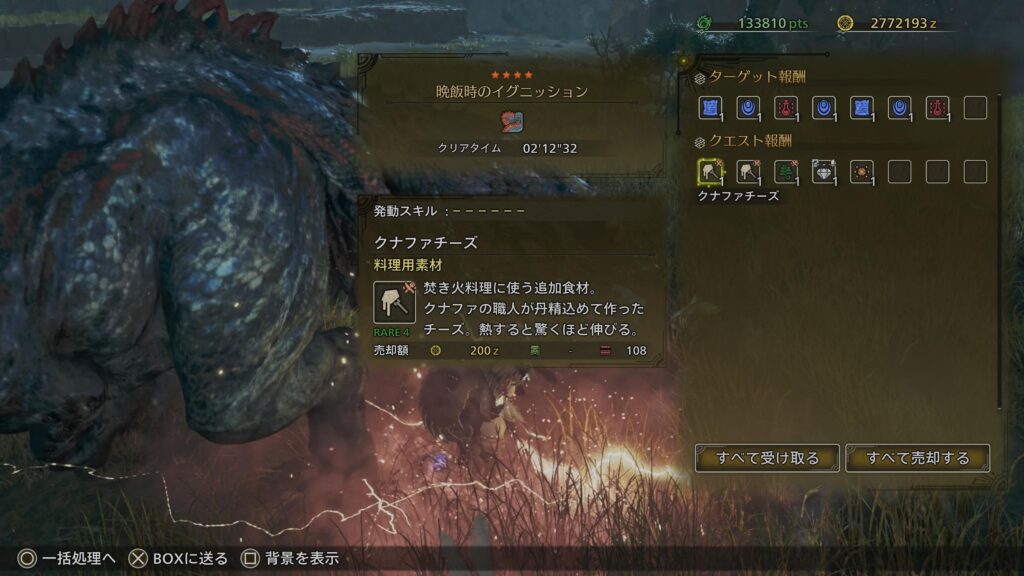This screenshot has height=576, width=1024.
Task: Pick the non-highlighted cheese reward slot
Action: pos(747,172)
